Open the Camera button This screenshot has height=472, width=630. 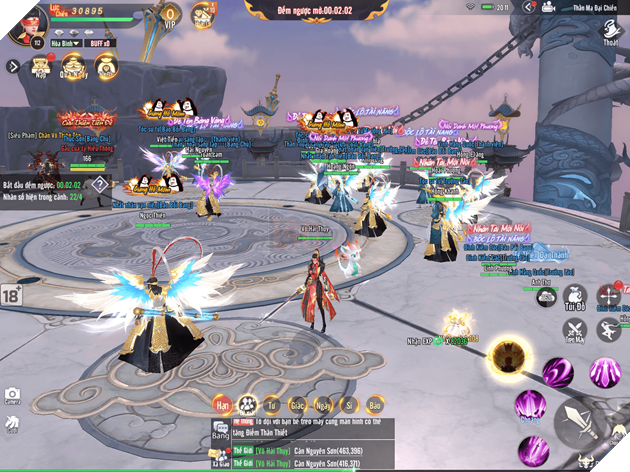[13, 397]
